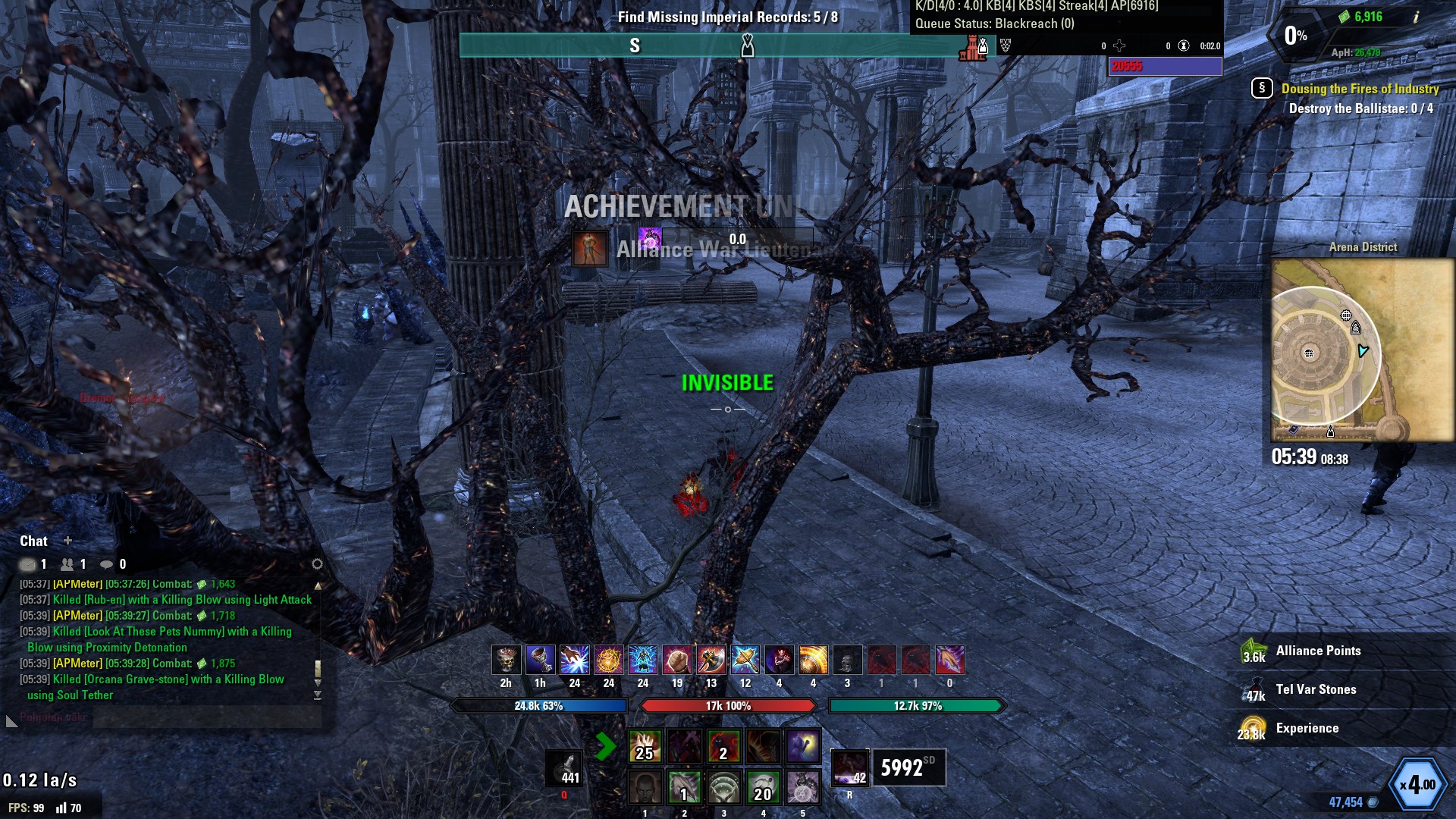
Task: Open the mail envelope notifications
Action: tap(28, 564)
